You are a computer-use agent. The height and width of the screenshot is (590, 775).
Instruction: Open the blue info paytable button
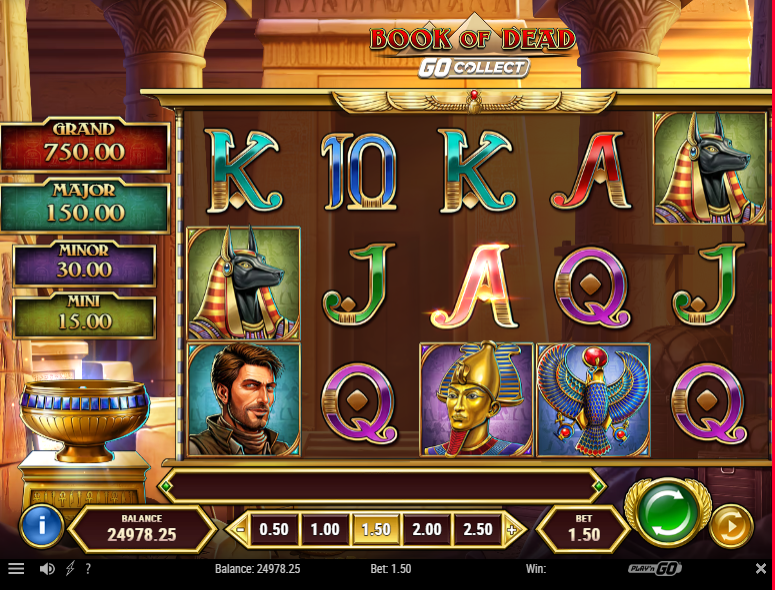click(x=41, y=526)
